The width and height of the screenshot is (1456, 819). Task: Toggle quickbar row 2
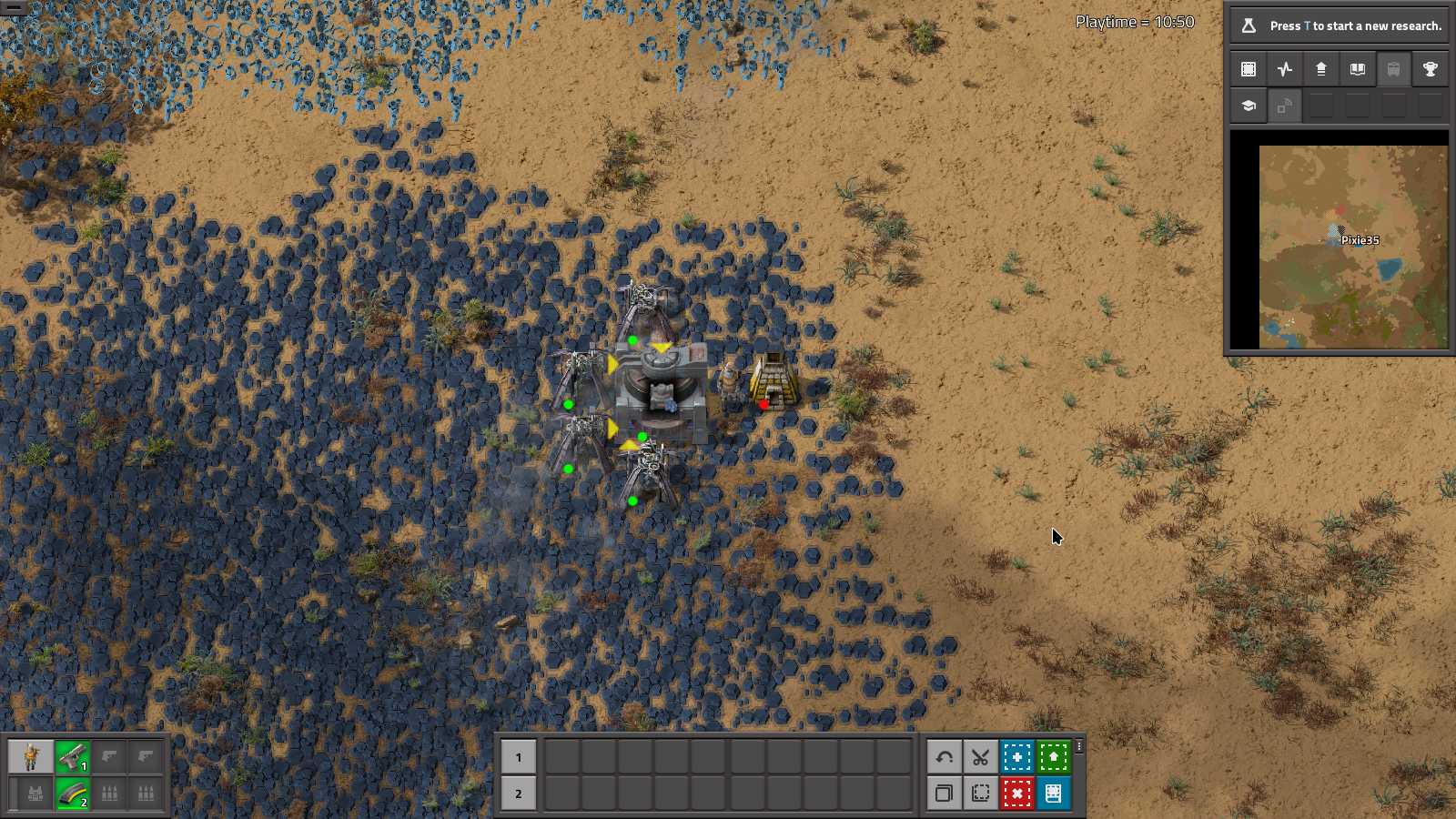(x=519, y=794)
